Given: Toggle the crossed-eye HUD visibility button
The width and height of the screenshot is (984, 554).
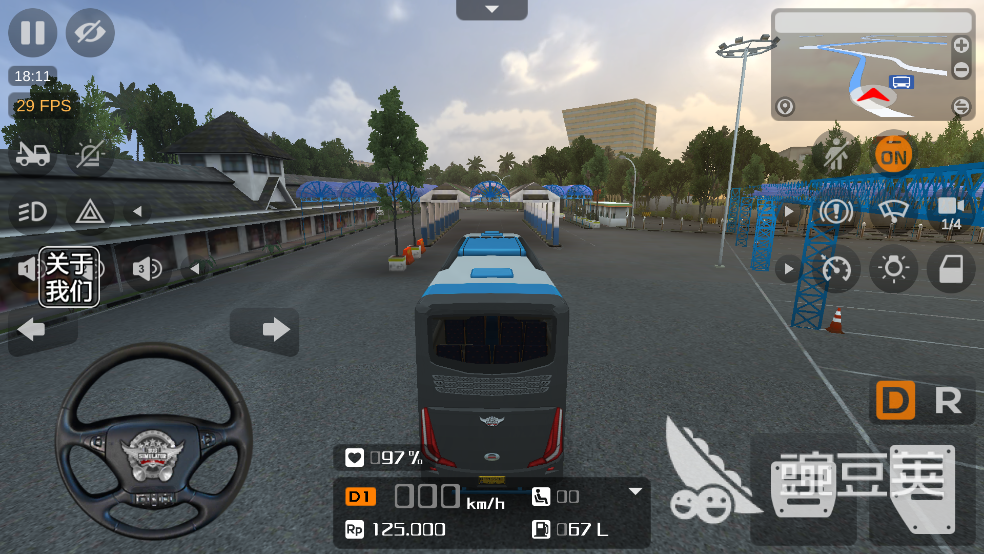Looking at the screenshot, I should pos(90,32).
